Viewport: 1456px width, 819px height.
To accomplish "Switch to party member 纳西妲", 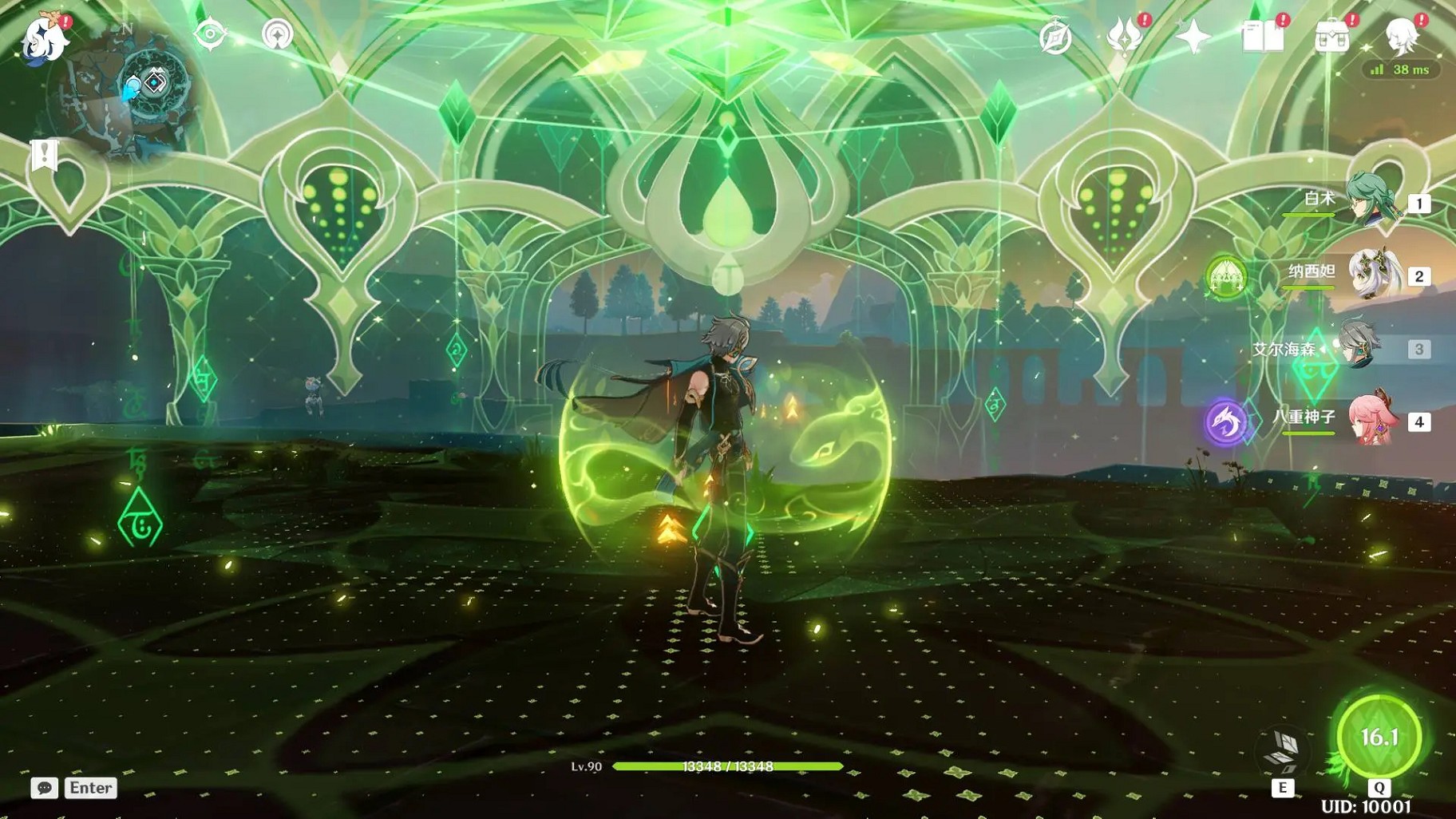I will [1371, 274].
